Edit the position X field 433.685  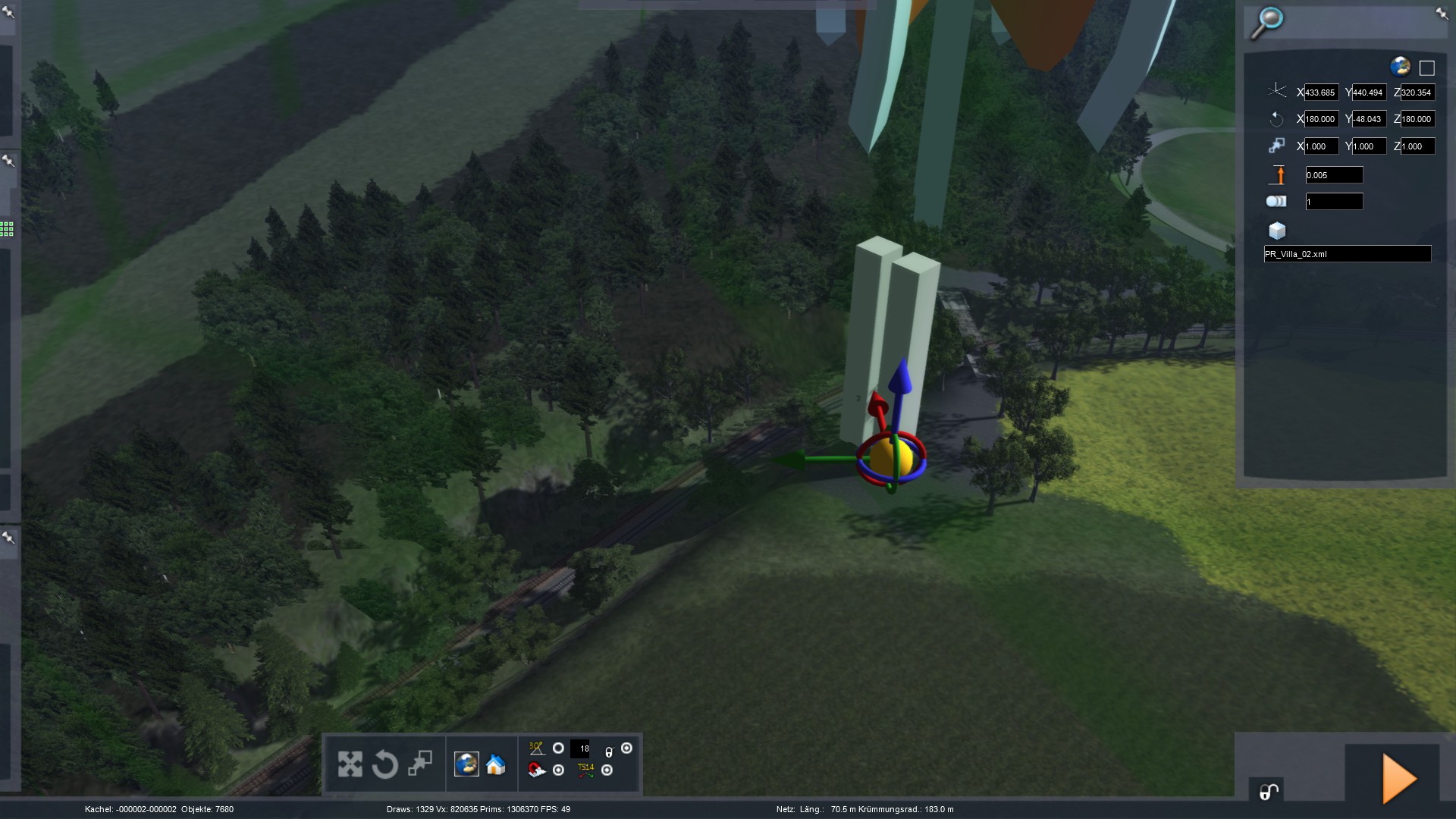click(x=1321, y=93)
